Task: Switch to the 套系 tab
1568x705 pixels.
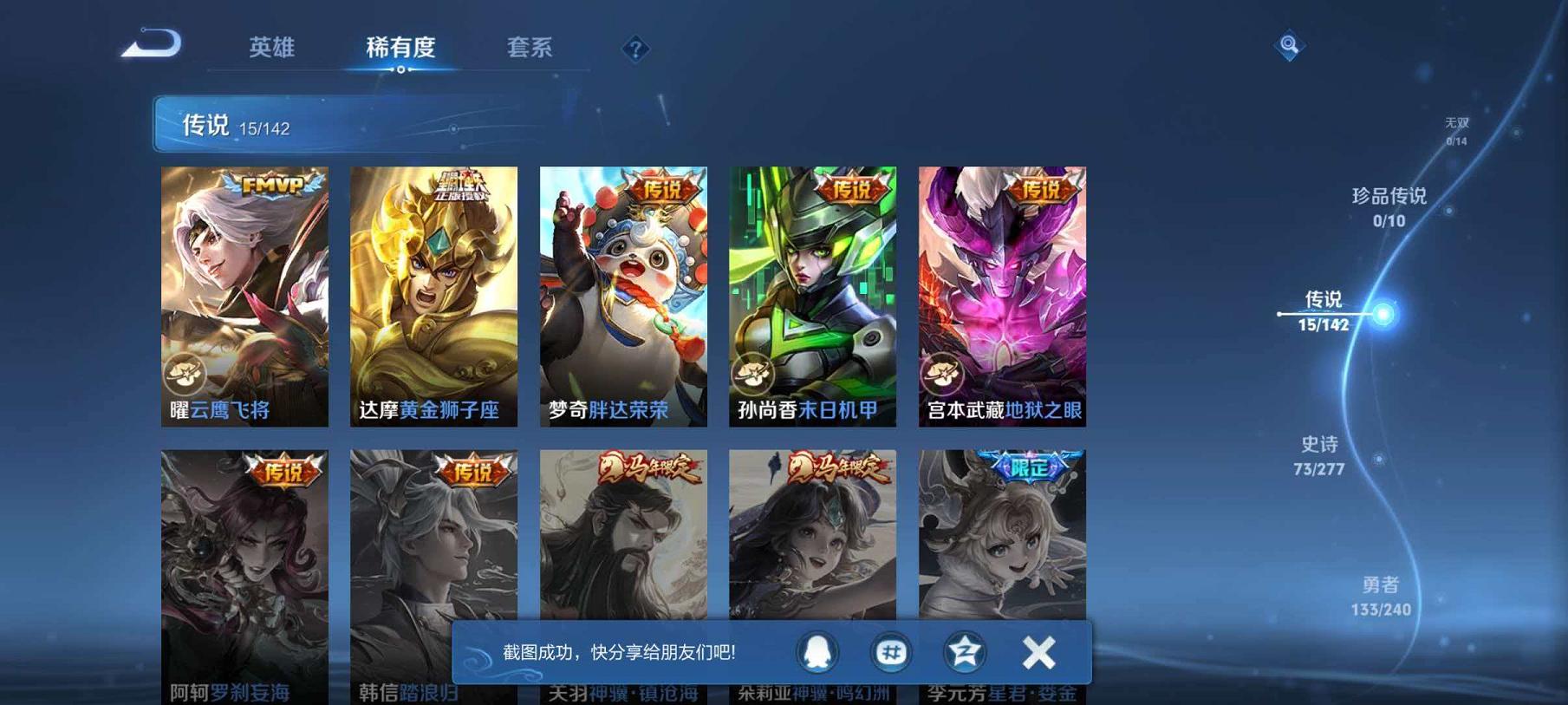Action: (531, 49)
